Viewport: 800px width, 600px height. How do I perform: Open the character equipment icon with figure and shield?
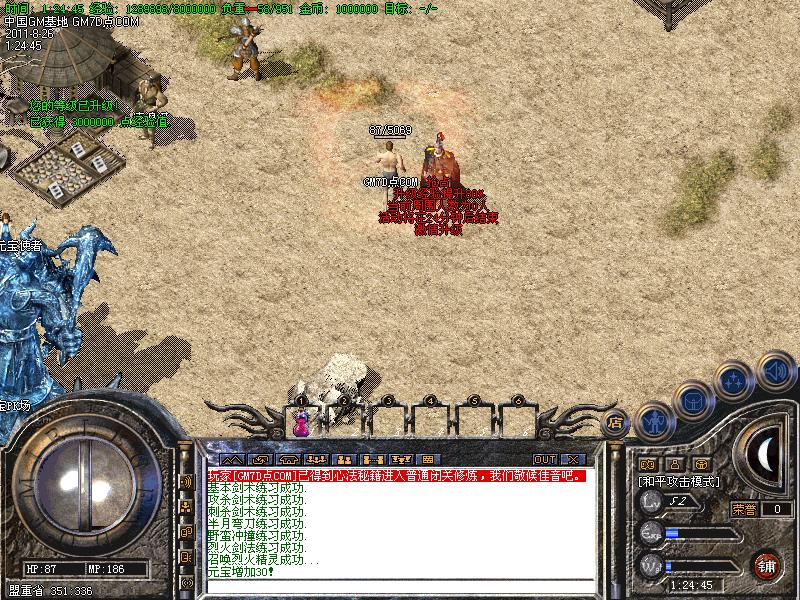coord(653,421)
